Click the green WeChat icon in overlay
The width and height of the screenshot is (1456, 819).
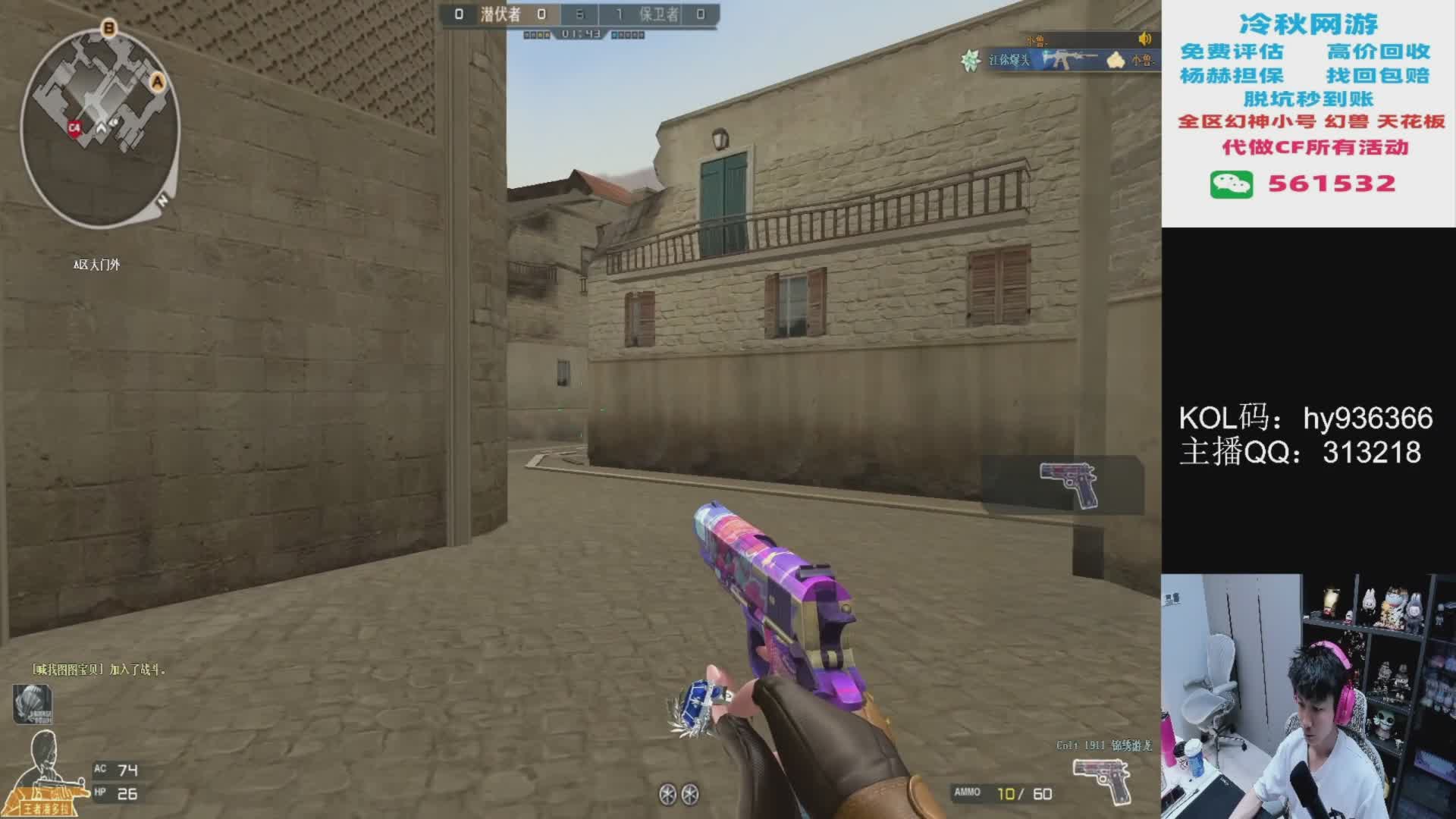point(1231,184)
